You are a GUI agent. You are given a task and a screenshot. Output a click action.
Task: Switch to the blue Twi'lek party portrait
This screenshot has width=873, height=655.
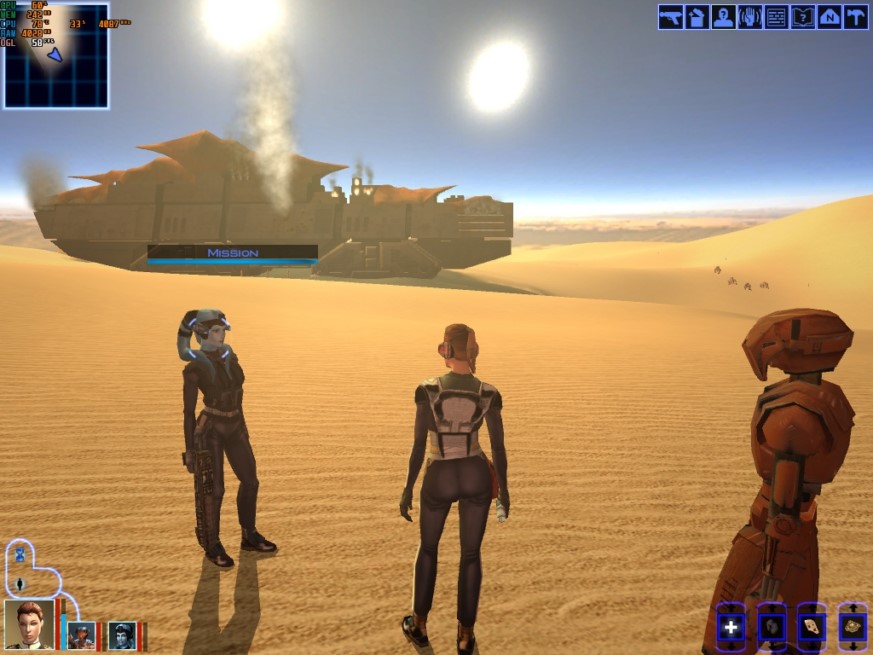(x=122, y=635)
